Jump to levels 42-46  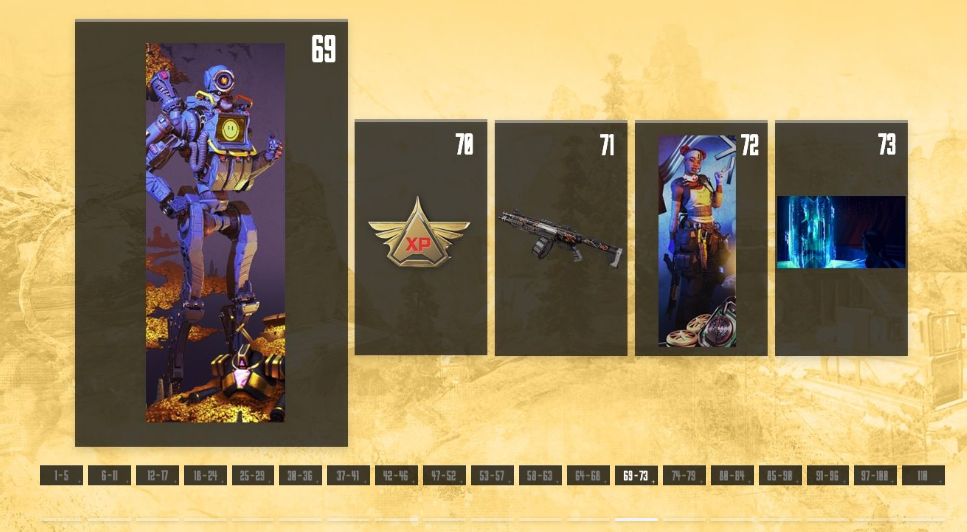click(x=396, y=476)
